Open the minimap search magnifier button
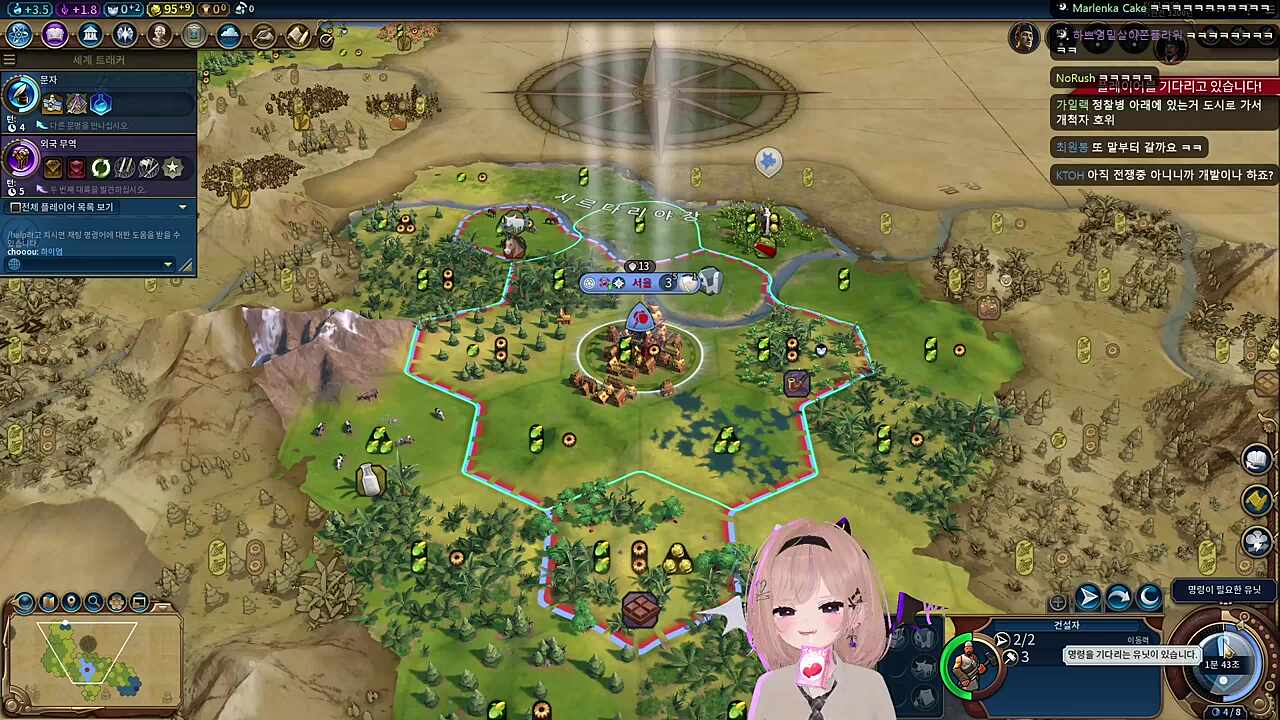The height and width of the screenshot is (720, 1280). [x=94, y=602]
